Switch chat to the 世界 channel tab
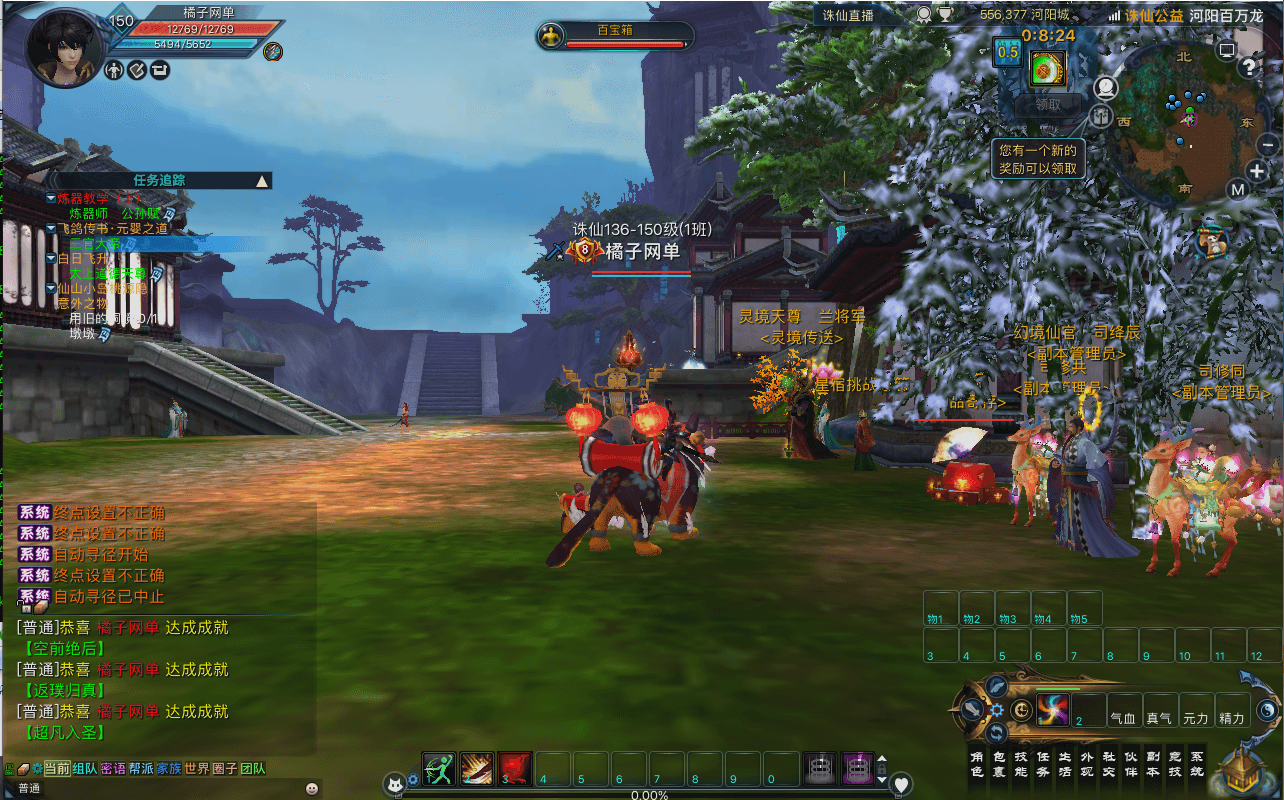This screenshot has height=800, width=1284. coord(197,768)
